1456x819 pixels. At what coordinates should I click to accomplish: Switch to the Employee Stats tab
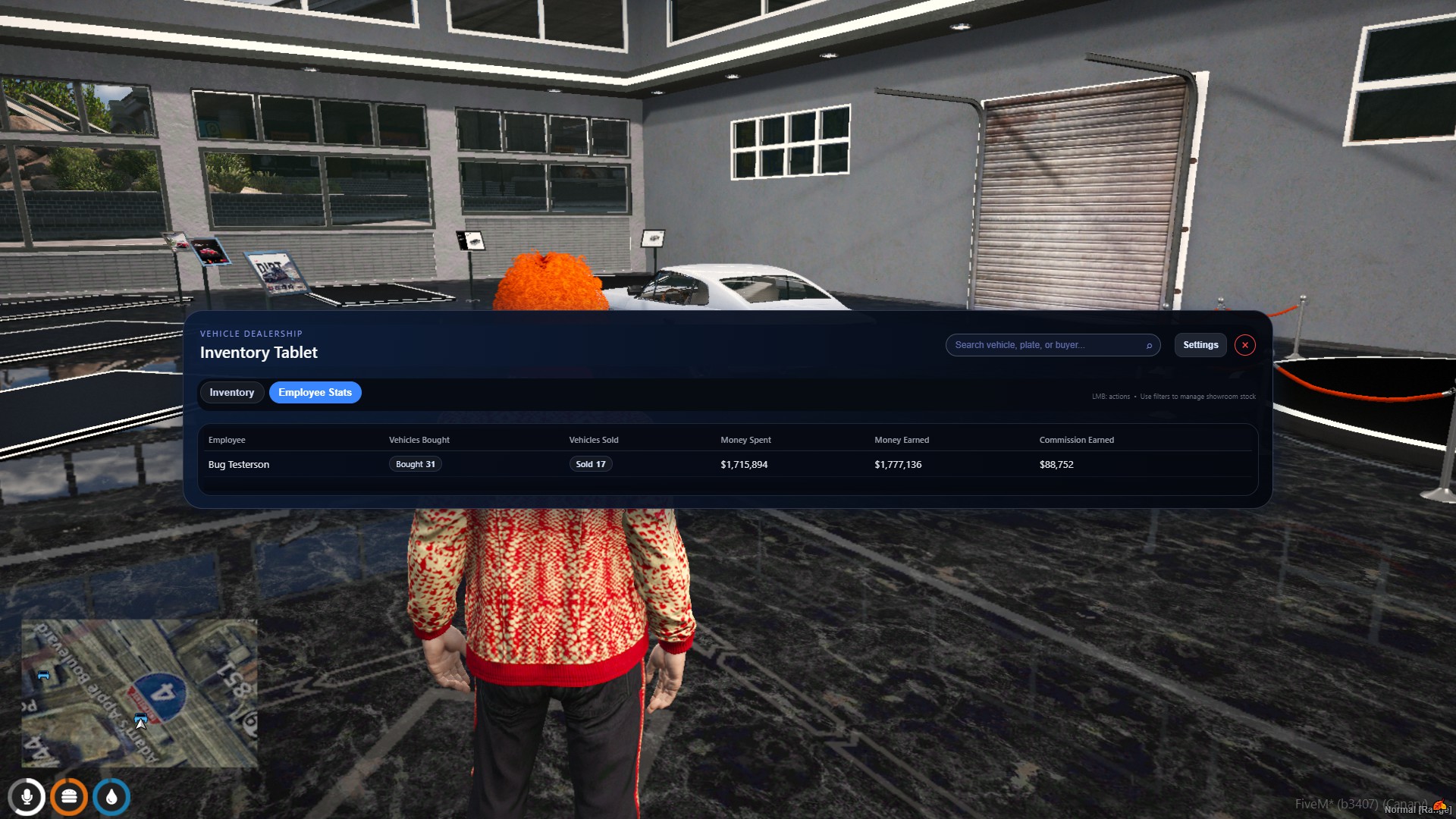coord(315,392)
